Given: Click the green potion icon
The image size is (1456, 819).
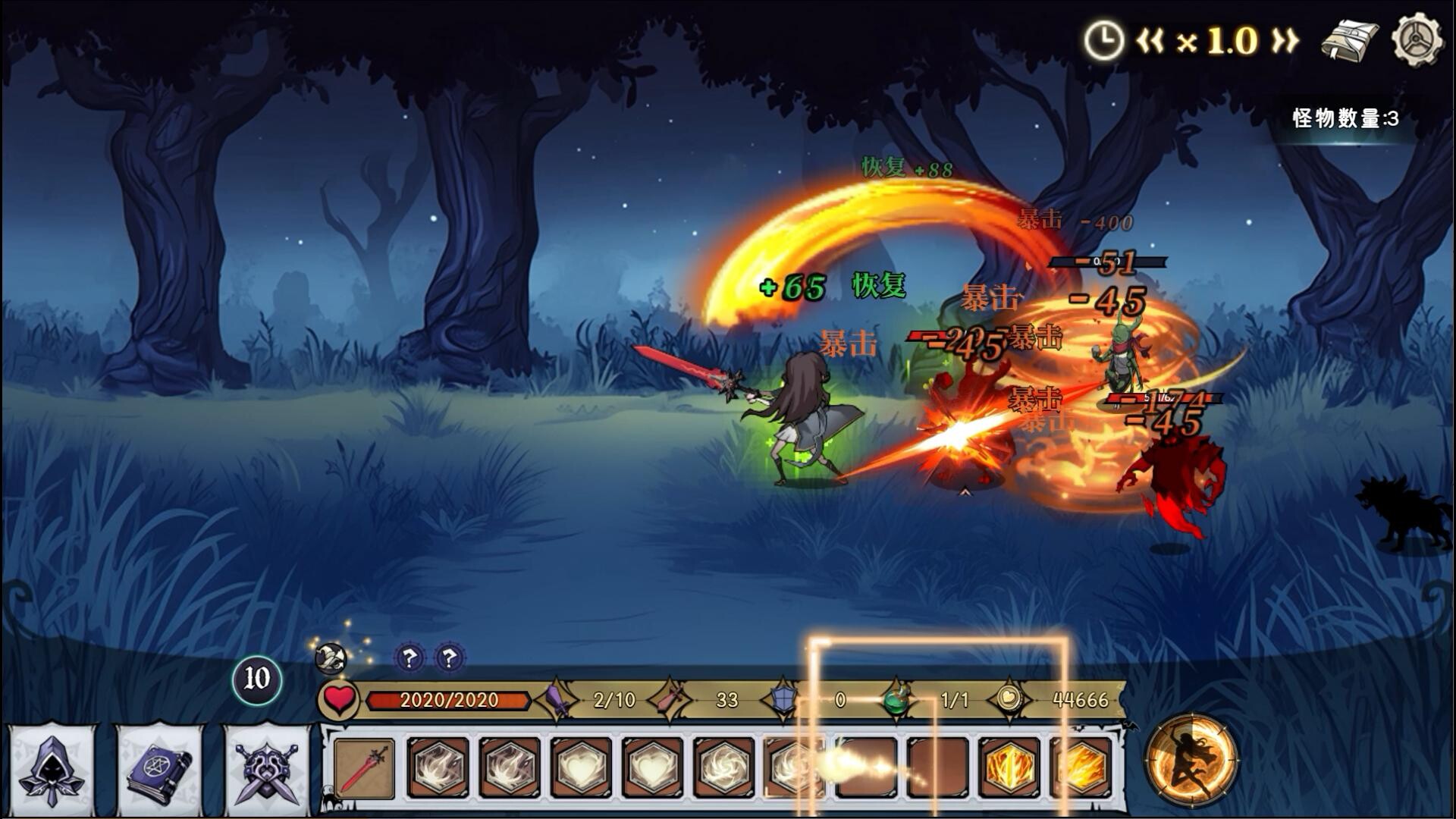Looking at the screenshot, I should tap(898, 699).
